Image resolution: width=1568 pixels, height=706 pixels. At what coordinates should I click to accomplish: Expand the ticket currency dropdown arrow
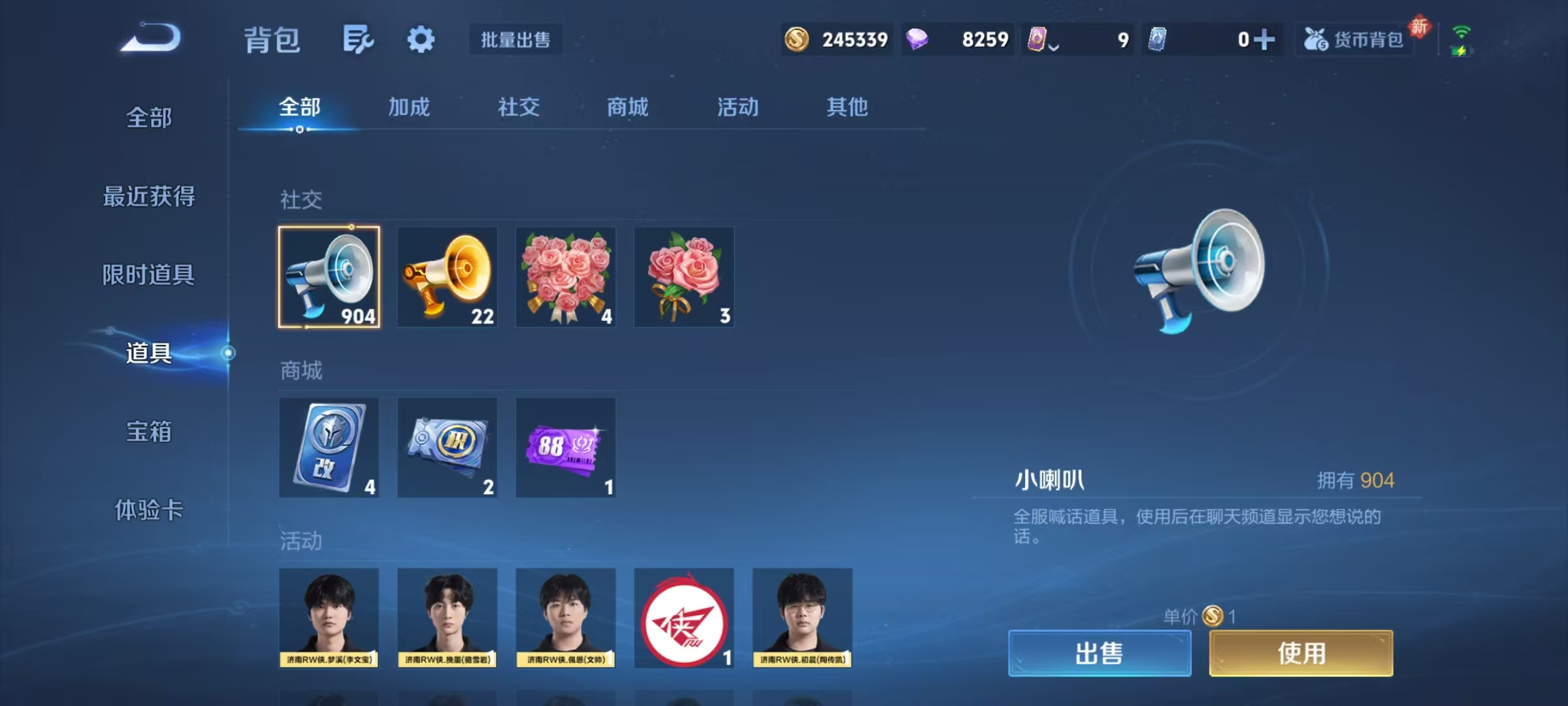[x=1054, y=44]
